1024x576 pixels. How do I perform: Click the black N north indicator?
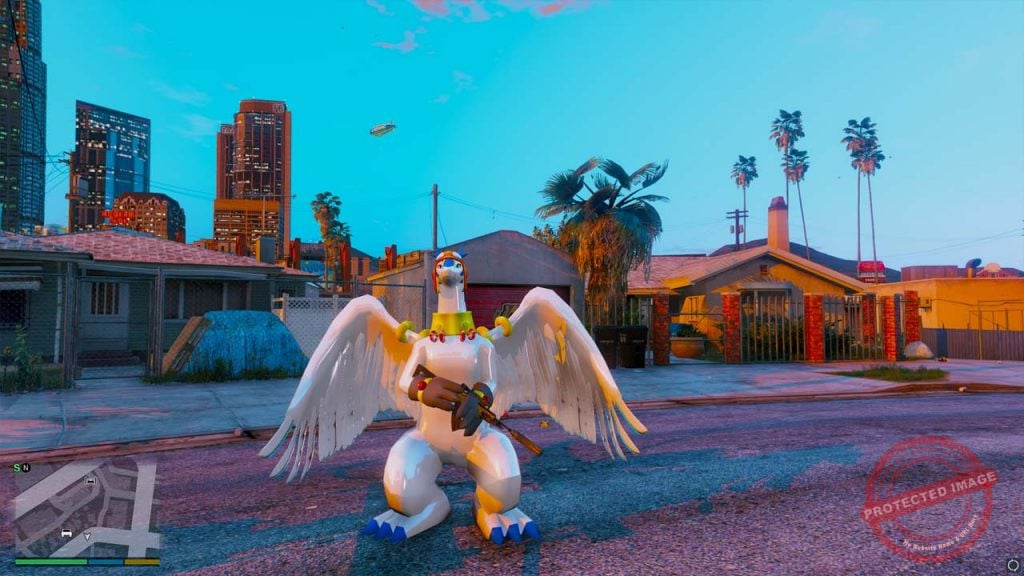click(26, 467)
